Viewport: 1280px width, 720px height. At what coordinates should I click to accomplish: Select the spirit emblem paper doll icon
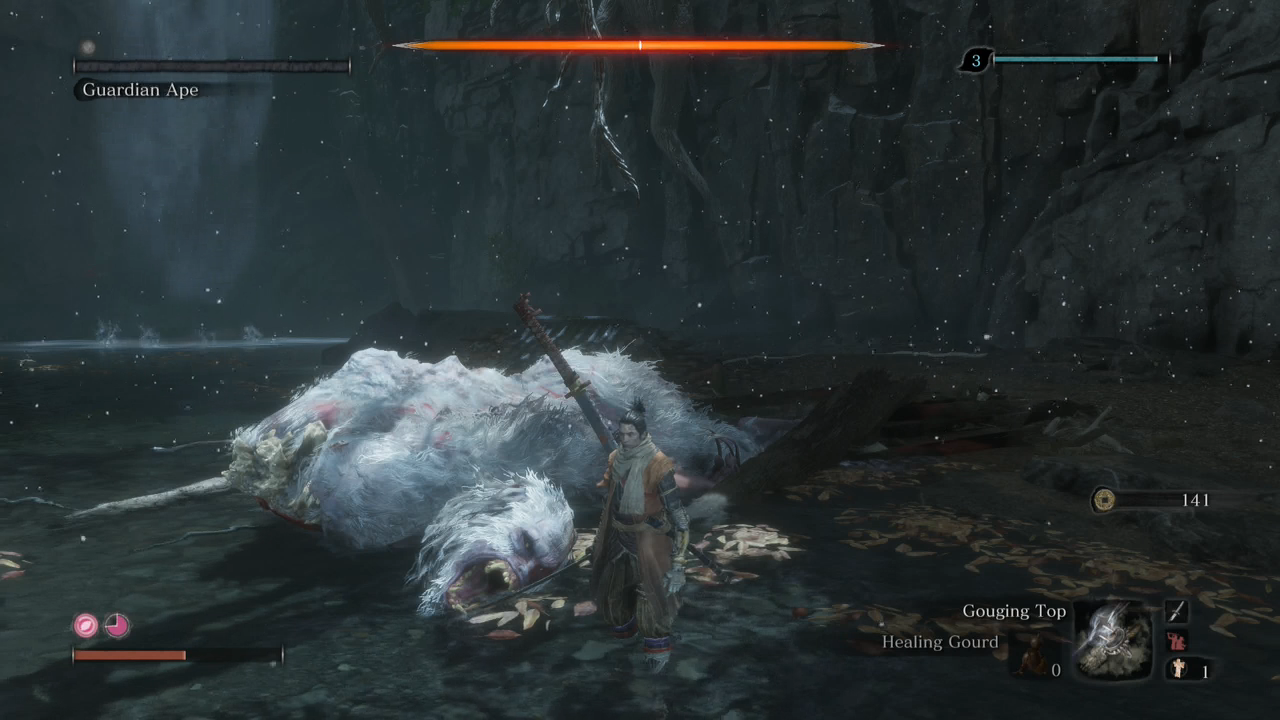click(1179, 670)
